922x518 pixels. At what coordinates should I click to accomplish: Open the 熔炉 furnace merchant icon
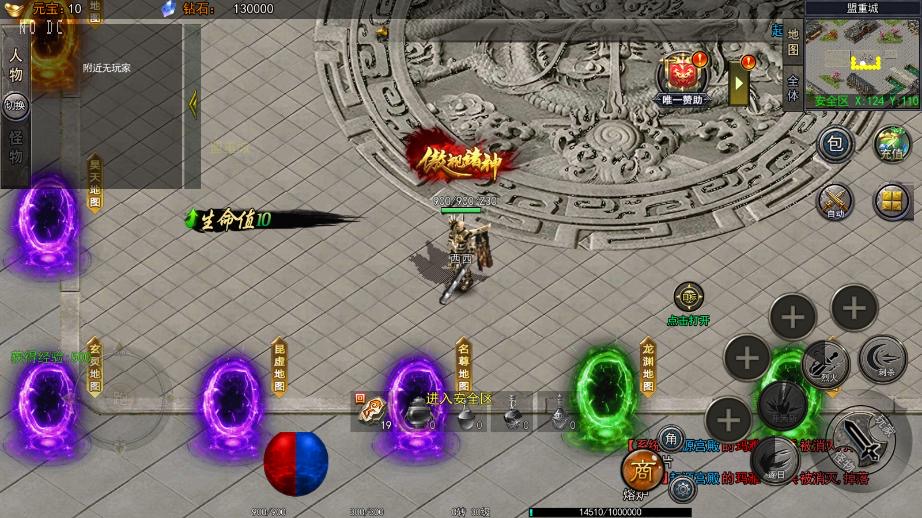point(641,470)
